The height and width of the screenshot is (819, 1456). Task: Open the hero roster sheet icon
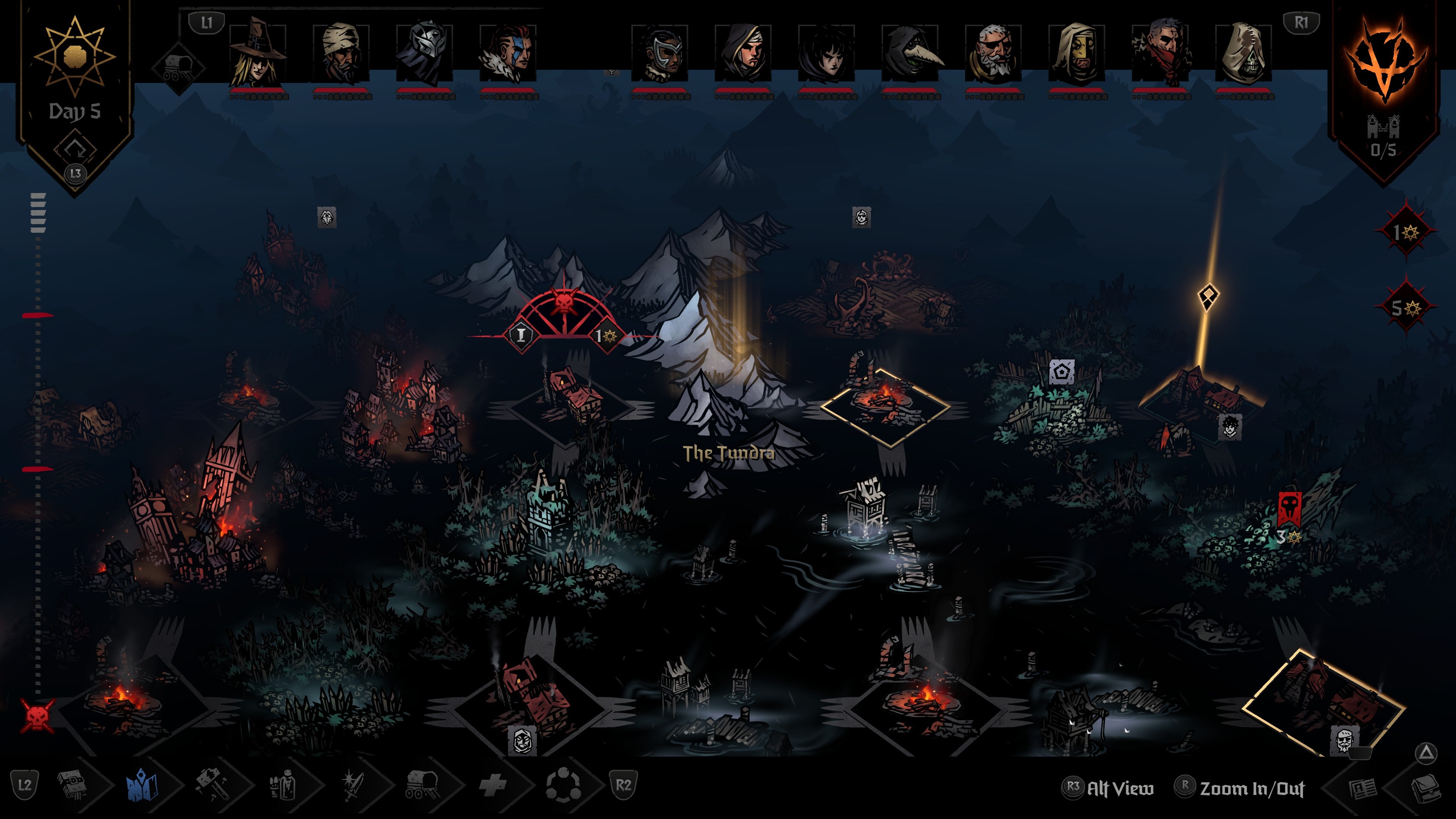(1362, 789)
